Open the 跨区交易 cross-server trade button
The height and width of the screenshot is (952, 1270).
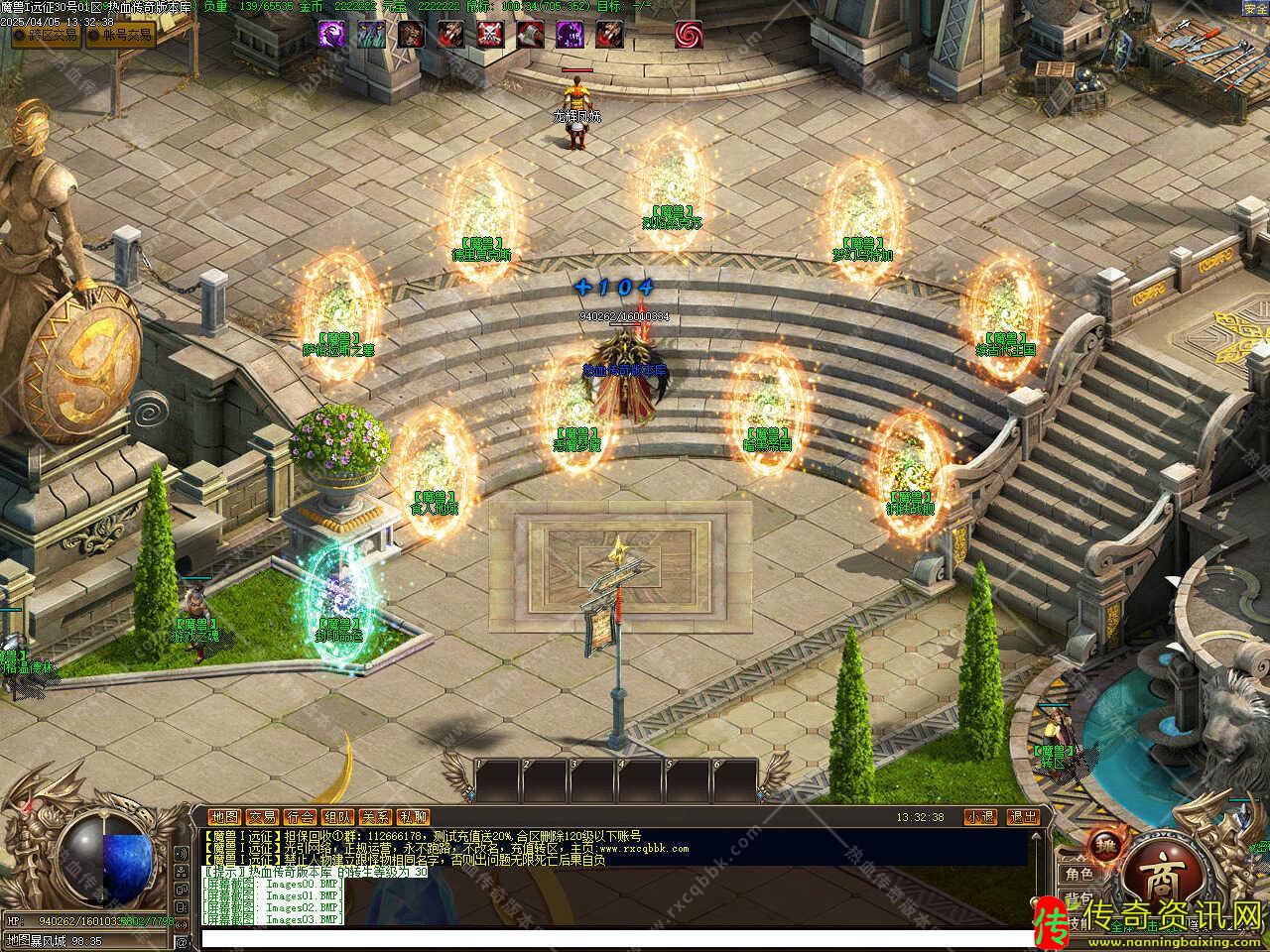tap(46, 36)
